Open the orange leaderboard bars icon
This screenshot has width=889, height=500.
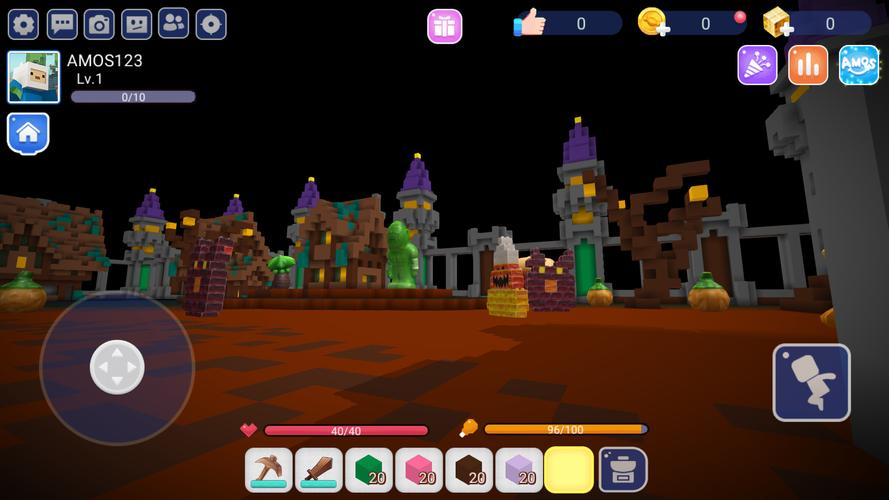(808, 65)
